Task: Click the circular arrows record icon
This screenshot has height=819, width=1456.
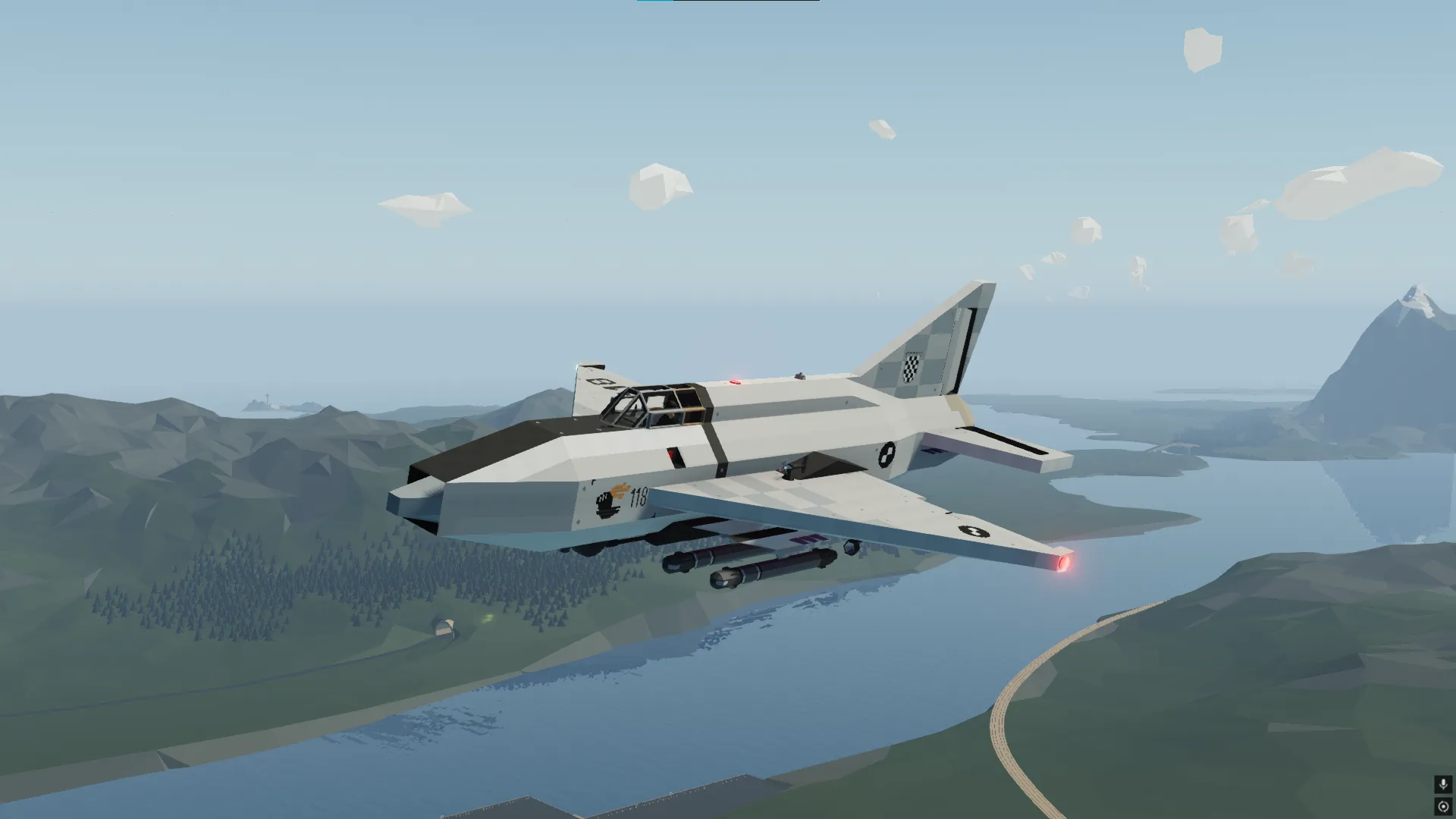Action: 1442,806
